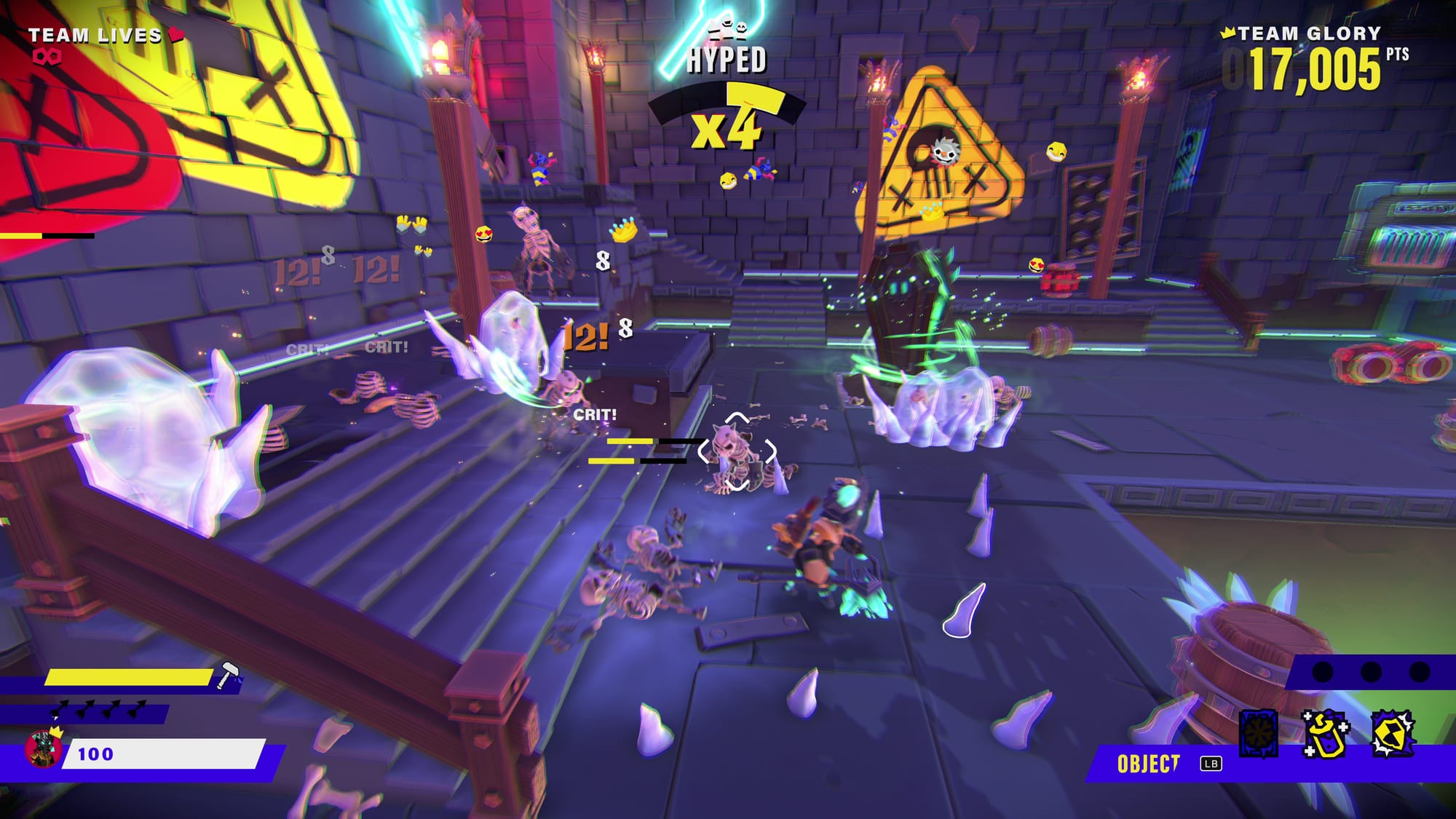Select the snowflake freeze object icon
The height and width of the screenshot is (819, 1456).
(1258, 732)
